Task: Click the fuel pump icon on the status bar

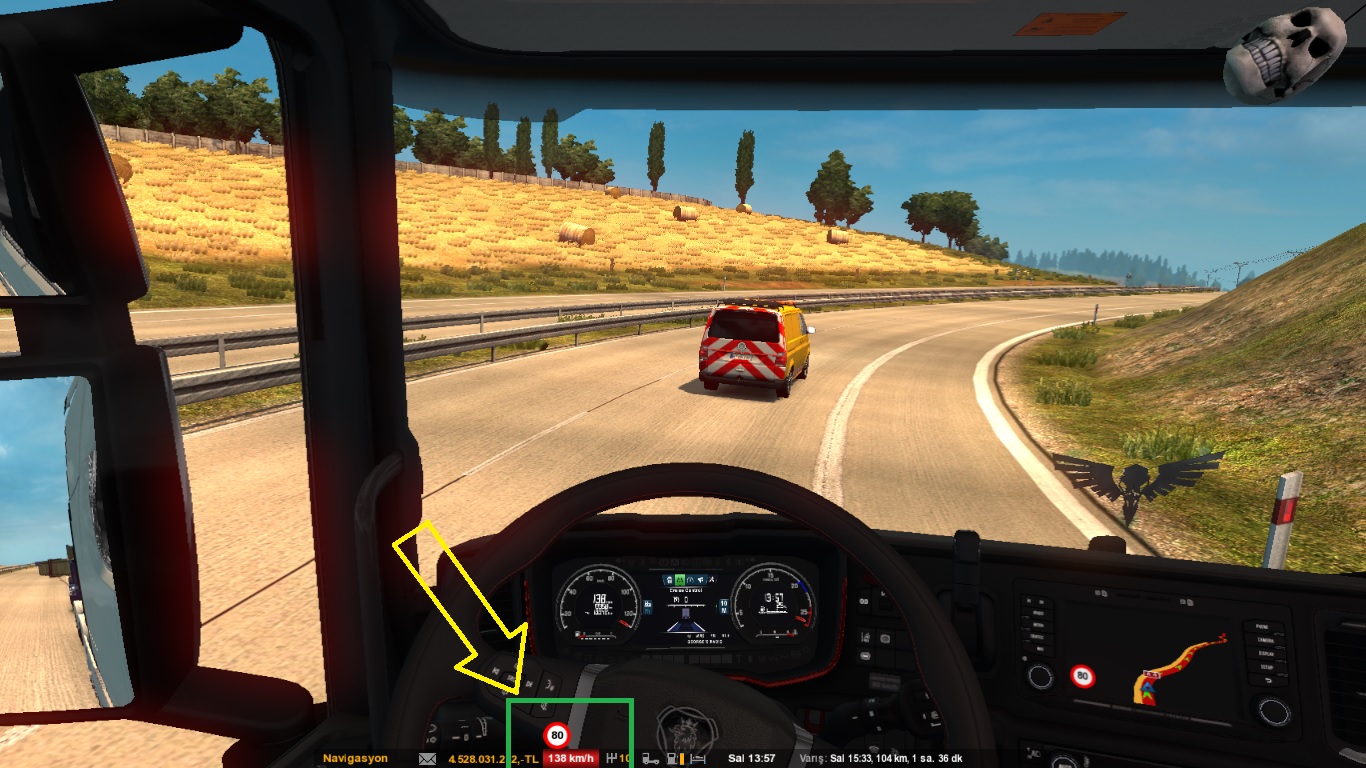Action: [672, 758]
